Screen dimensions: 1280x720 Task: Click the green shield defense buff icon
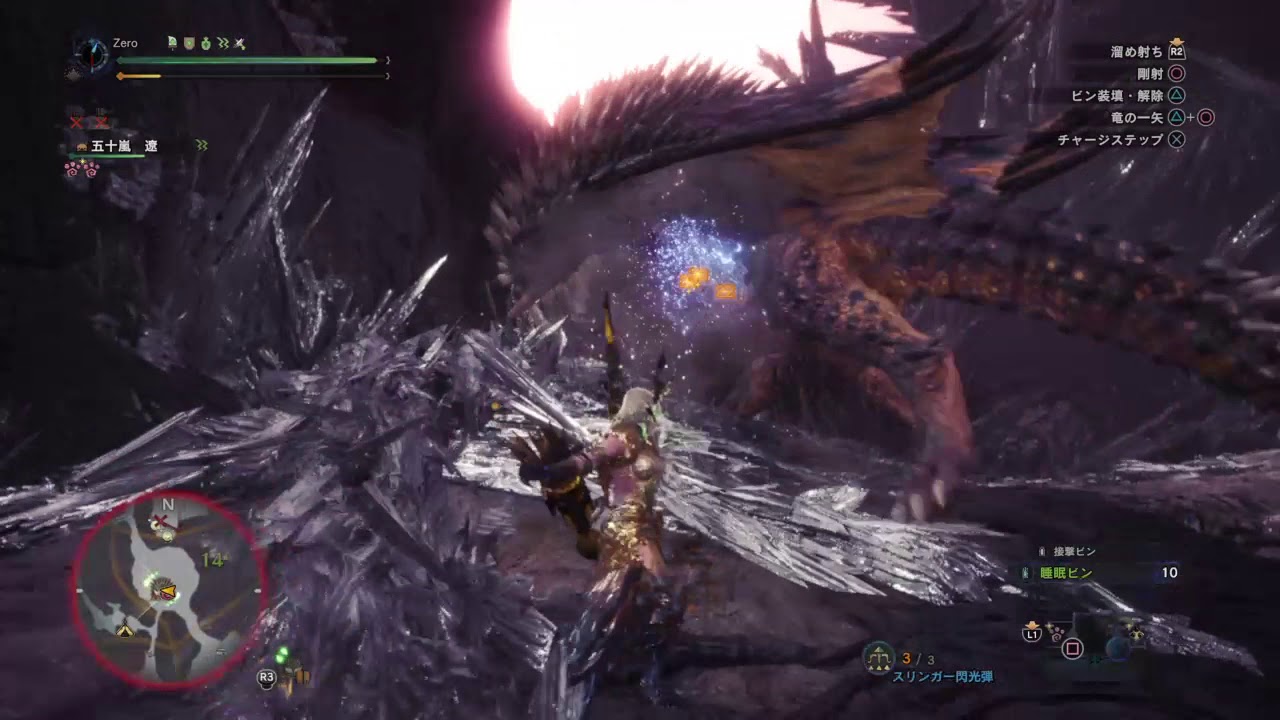tap(188, 44)
